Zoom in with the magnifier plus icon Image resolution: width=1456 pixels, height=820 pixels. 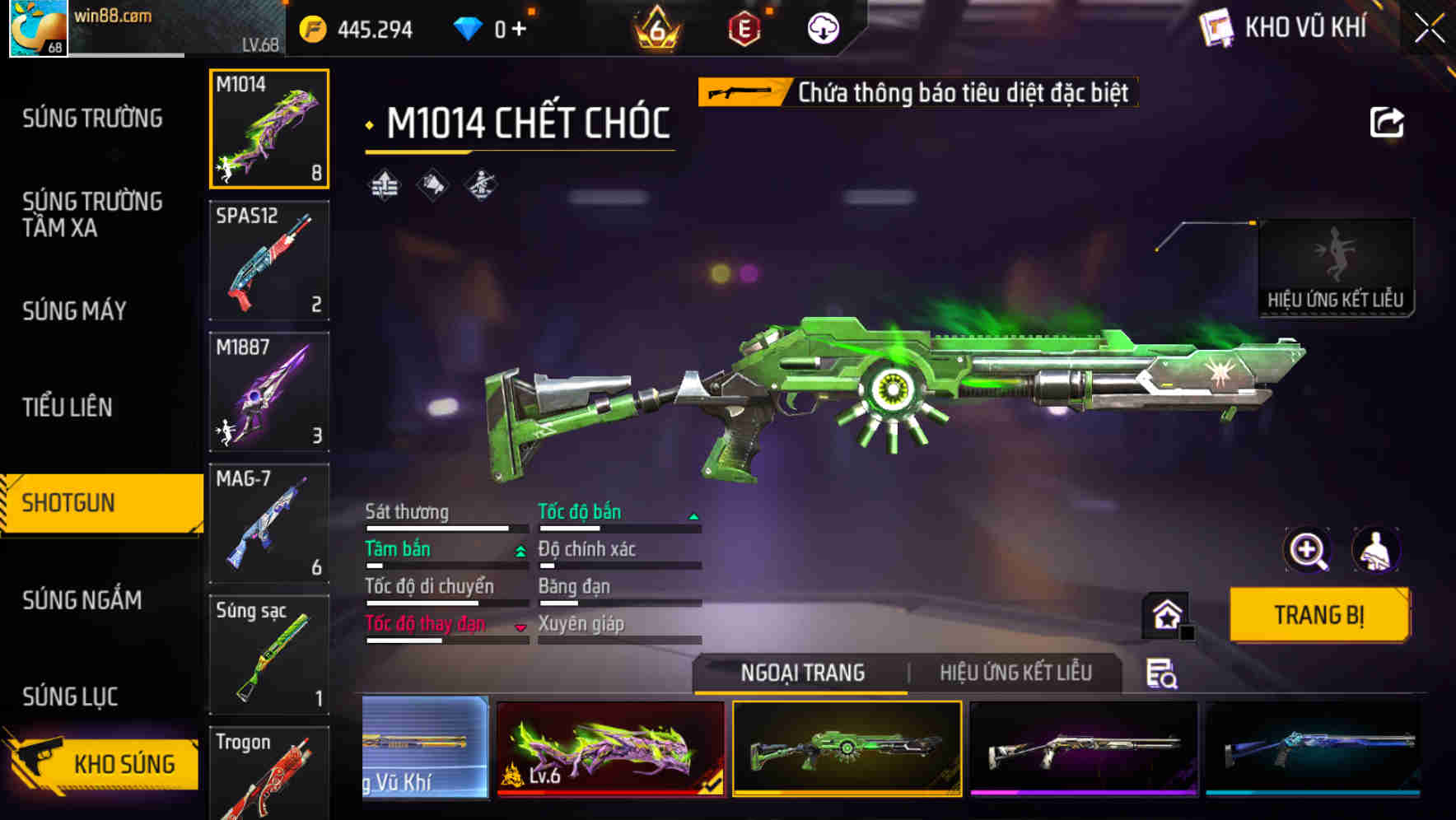pyautogui.click(x=1307, y=550)
